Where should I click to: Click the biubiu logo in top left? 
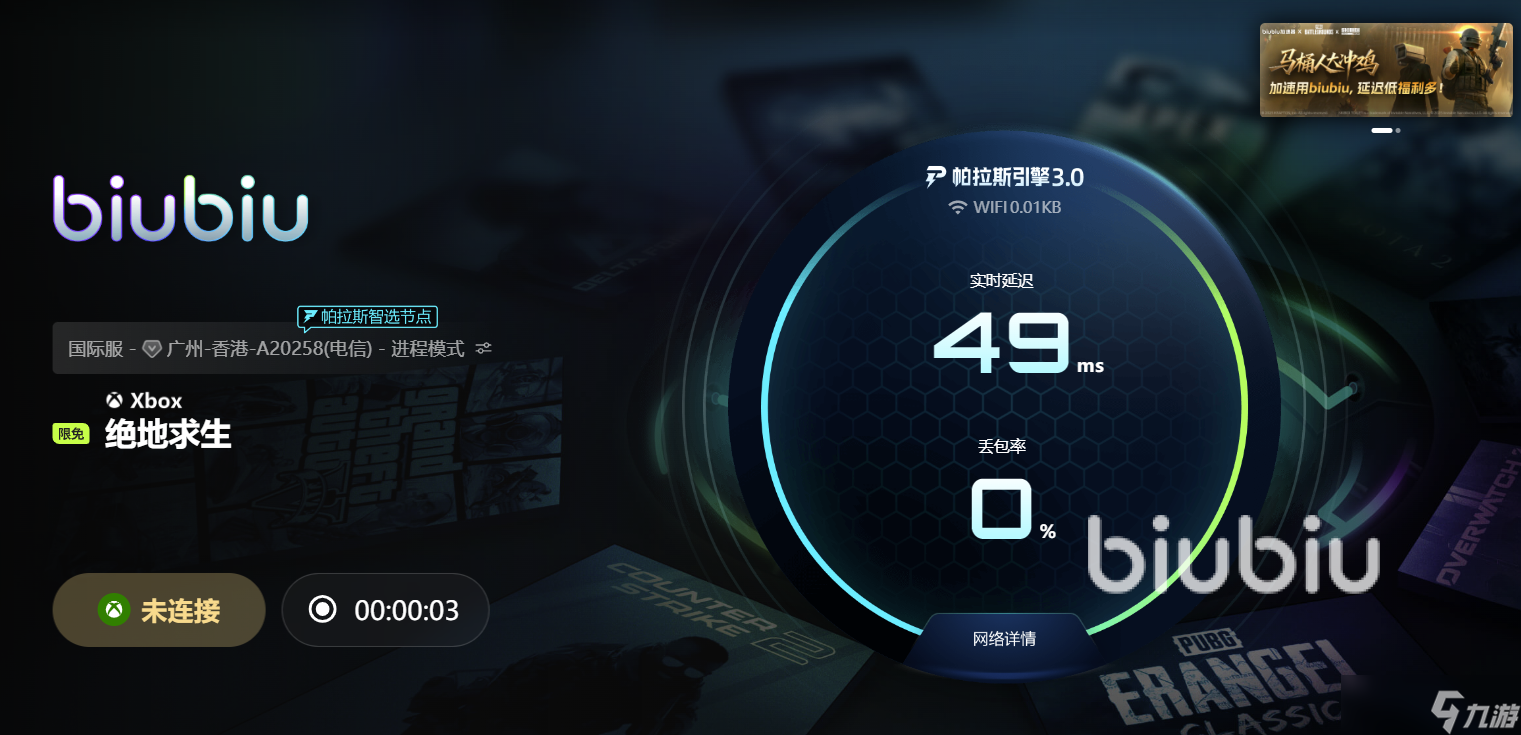(x=180, y=208)
